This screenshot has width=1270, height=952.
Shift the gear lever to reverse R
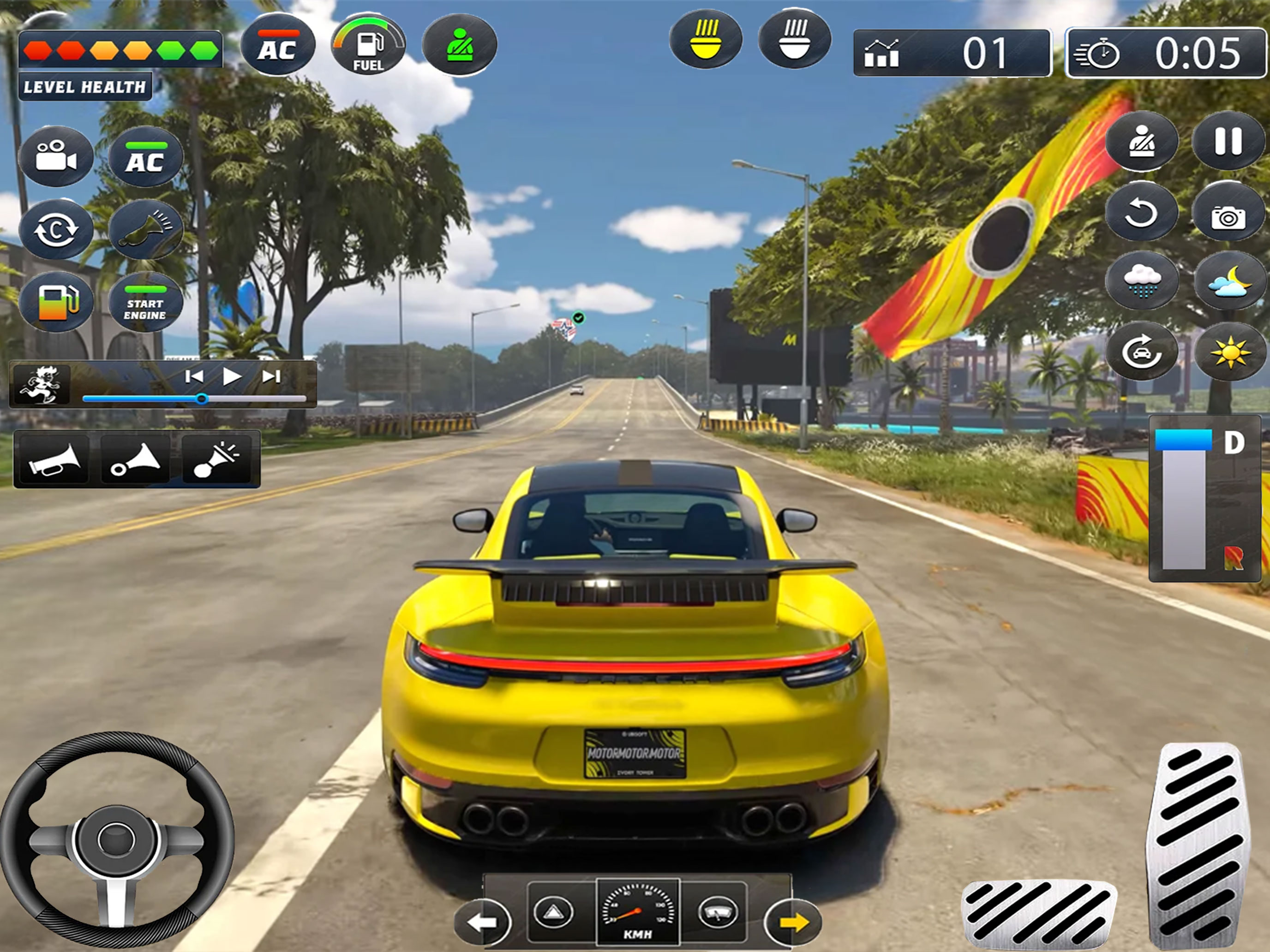point(1233,558)
